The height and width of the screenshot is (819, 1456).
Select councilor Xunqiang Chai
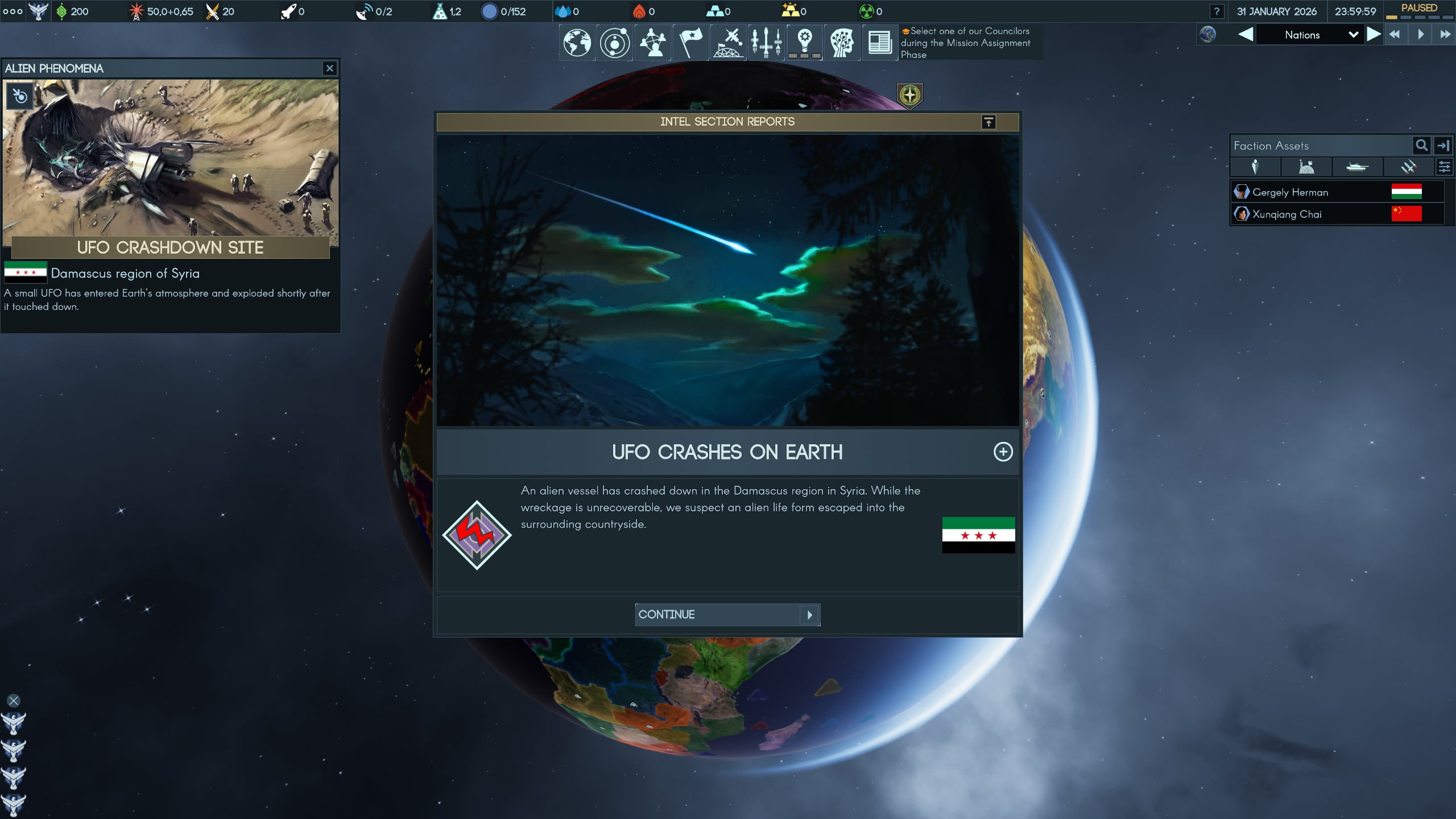point(1287,214)
